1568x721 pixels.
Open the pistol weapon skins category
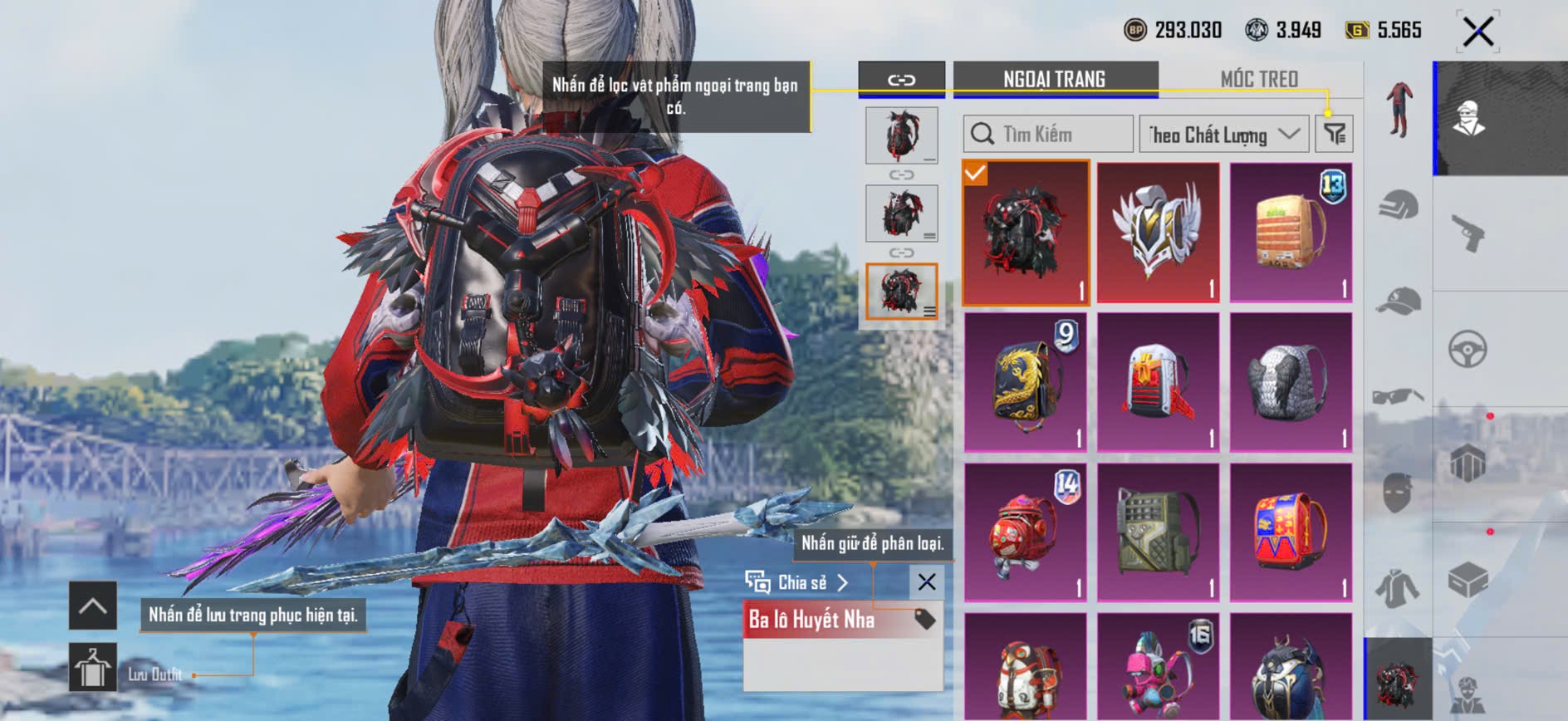pyautogui.click(x=1468, y=233)
